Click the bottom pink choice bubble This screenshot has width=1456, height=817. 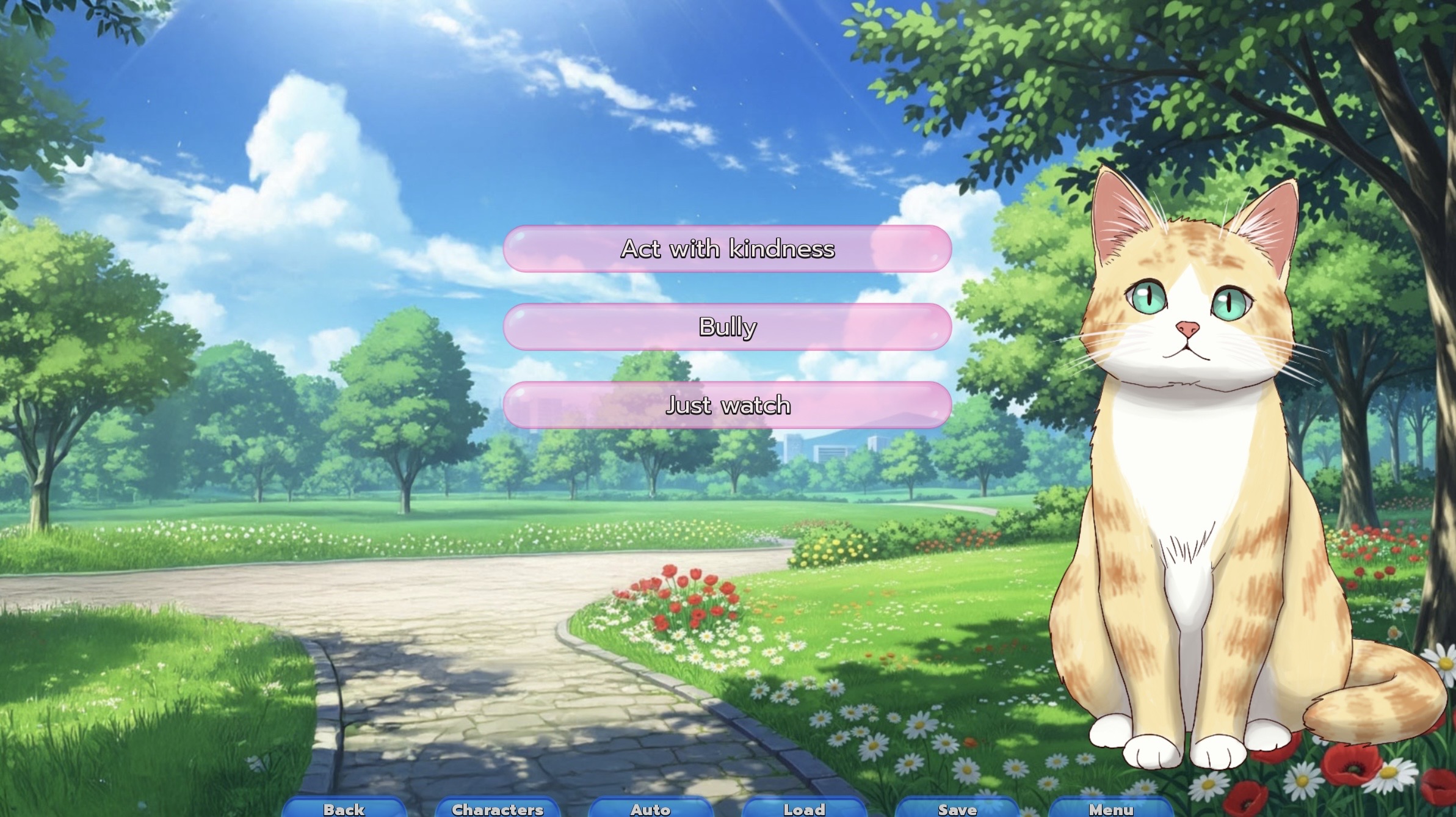[x=726, y=404]
